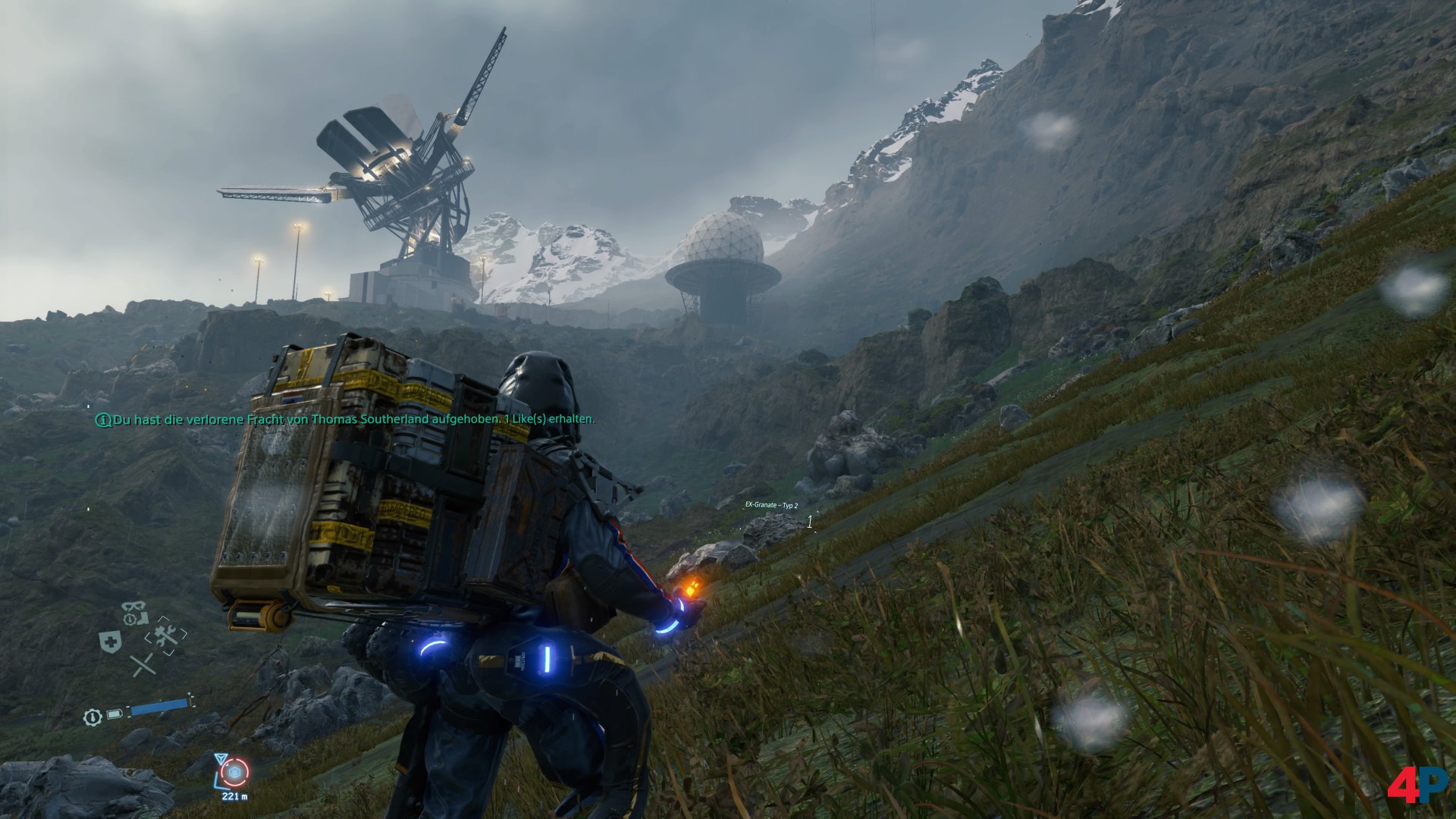This screenshot has width=1456, height=819.
Task: Select the crossed-out empty weapon slot
Action: (142, 665)
